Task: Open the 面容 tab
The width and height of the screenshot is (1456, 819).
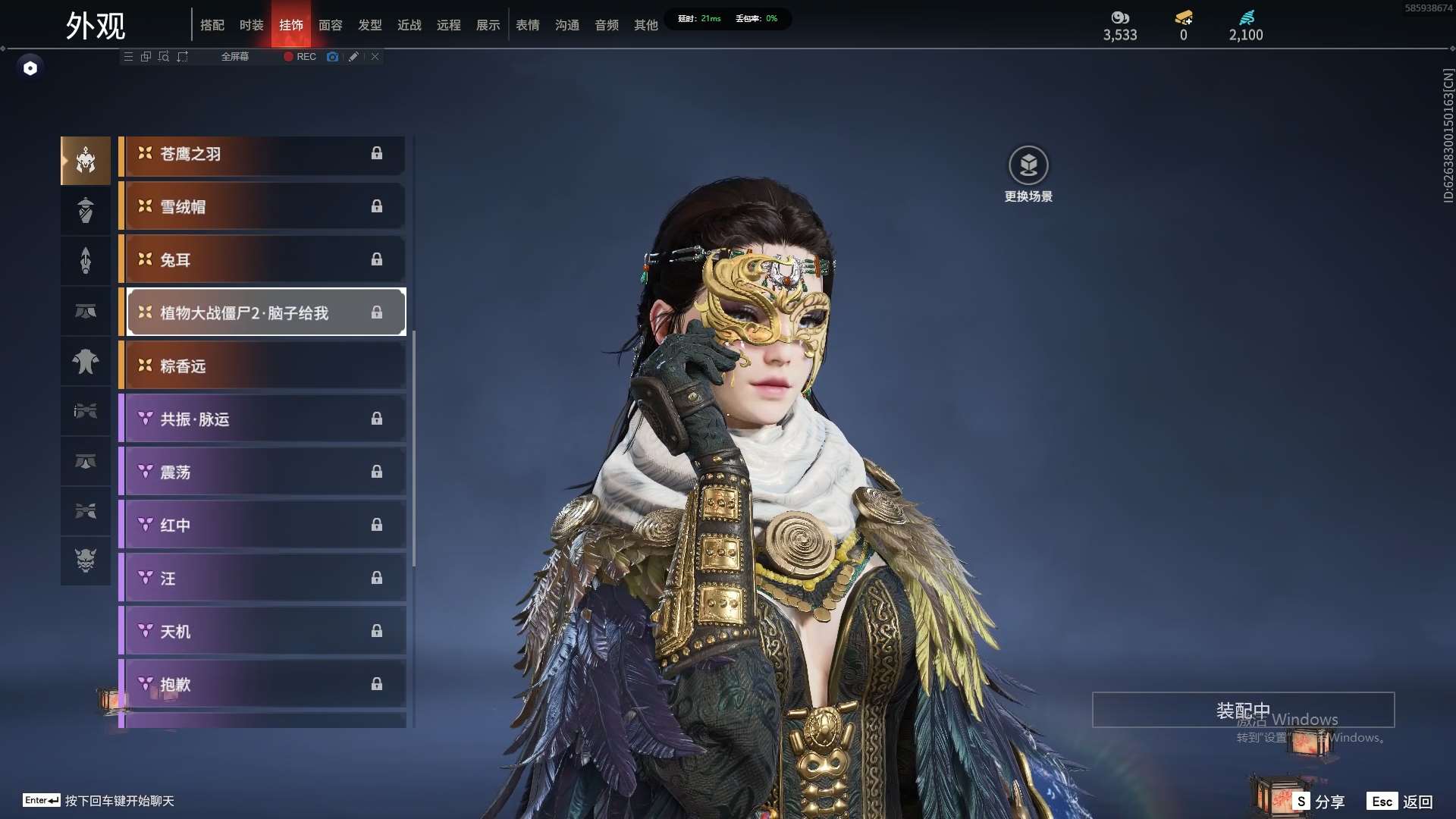Action: (330, 25)
